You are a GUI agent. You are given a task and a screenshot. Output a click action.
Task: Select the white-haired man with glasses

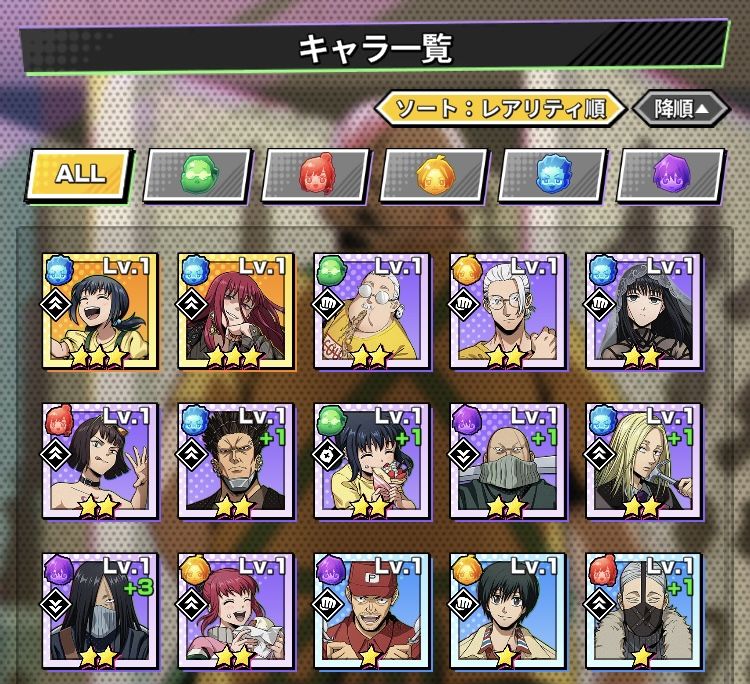pyautogui.click(x=507, y=308)
